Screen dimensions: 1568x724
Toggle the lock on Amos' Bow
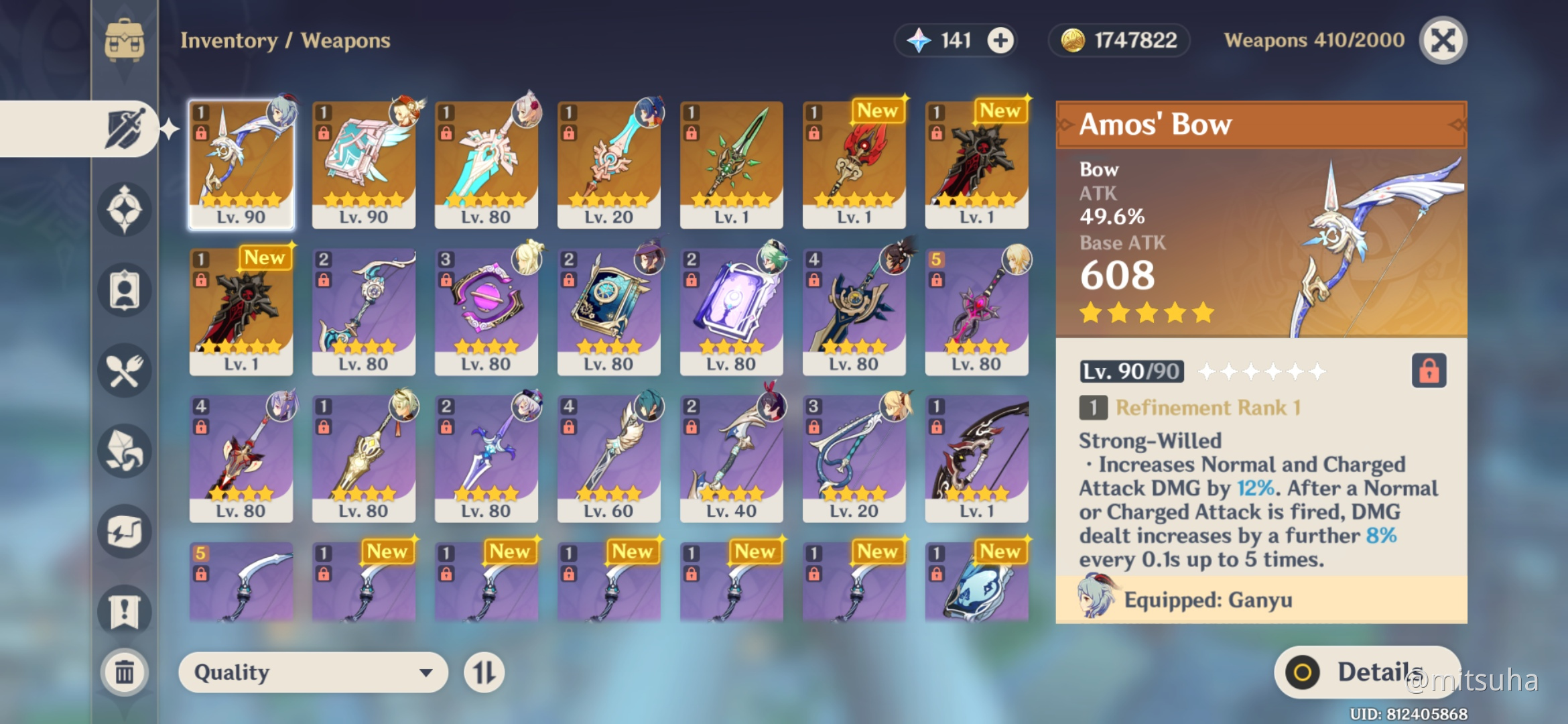1429,371
